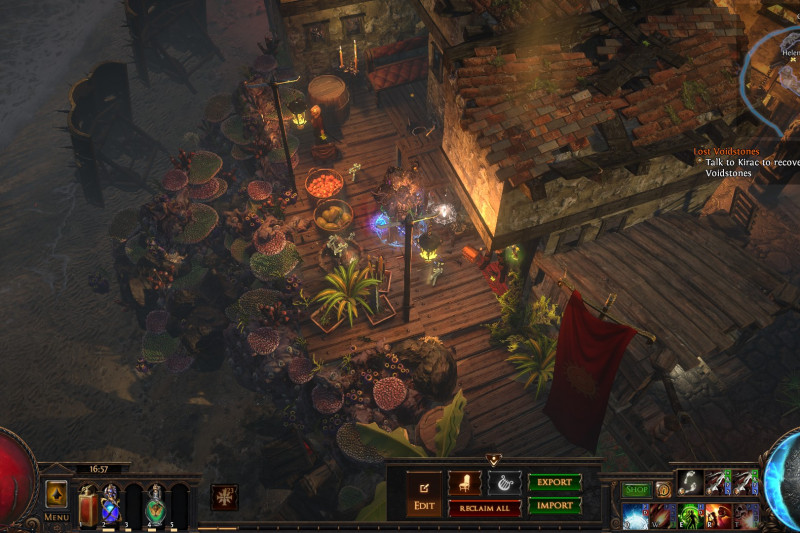800x533 pixels.
Task: Use the red life flask
Action: point(87,504)
